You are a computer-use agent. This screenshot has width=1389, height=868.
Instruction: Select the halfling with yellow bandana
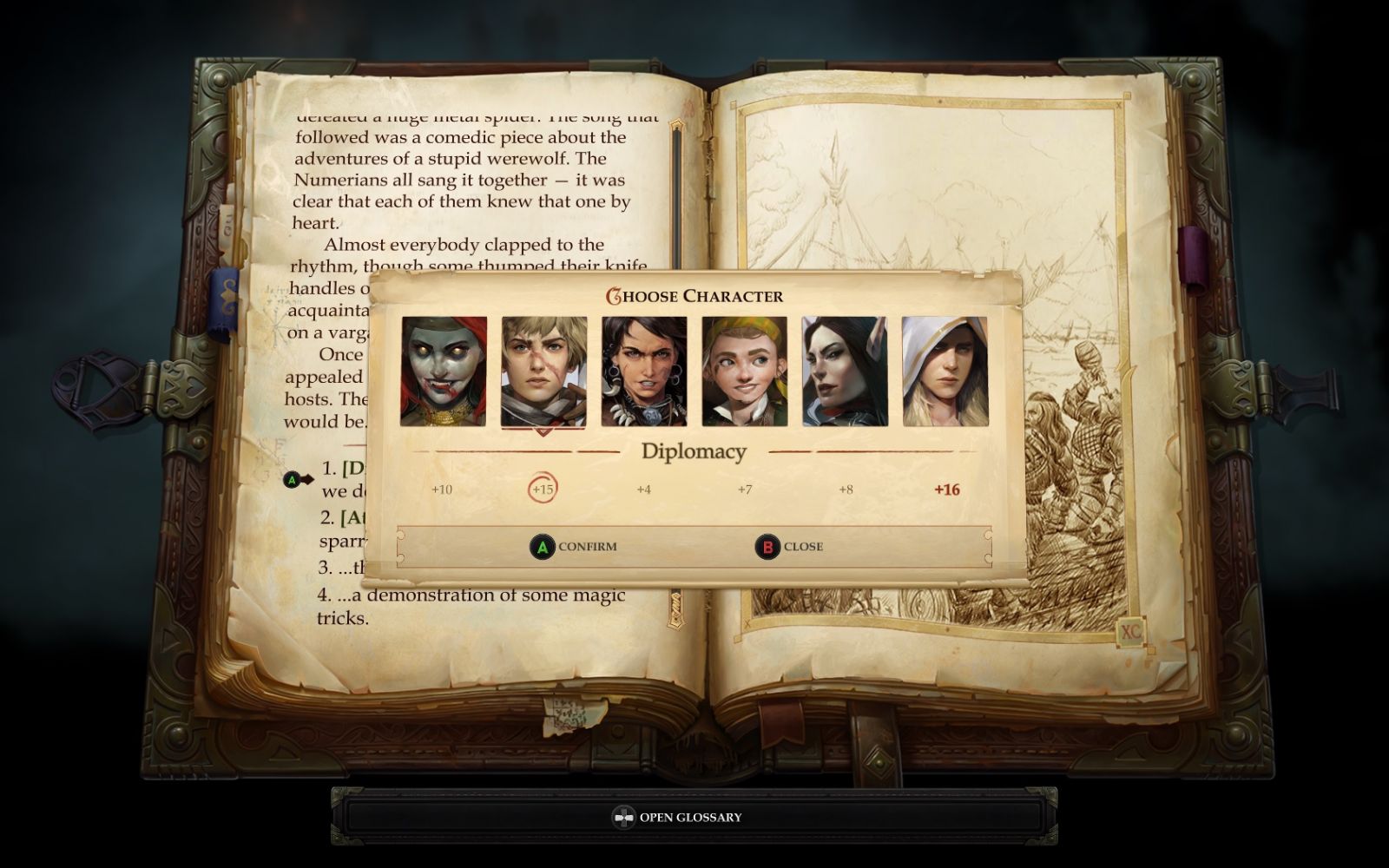pyautogui.click(x=744, y=372)
